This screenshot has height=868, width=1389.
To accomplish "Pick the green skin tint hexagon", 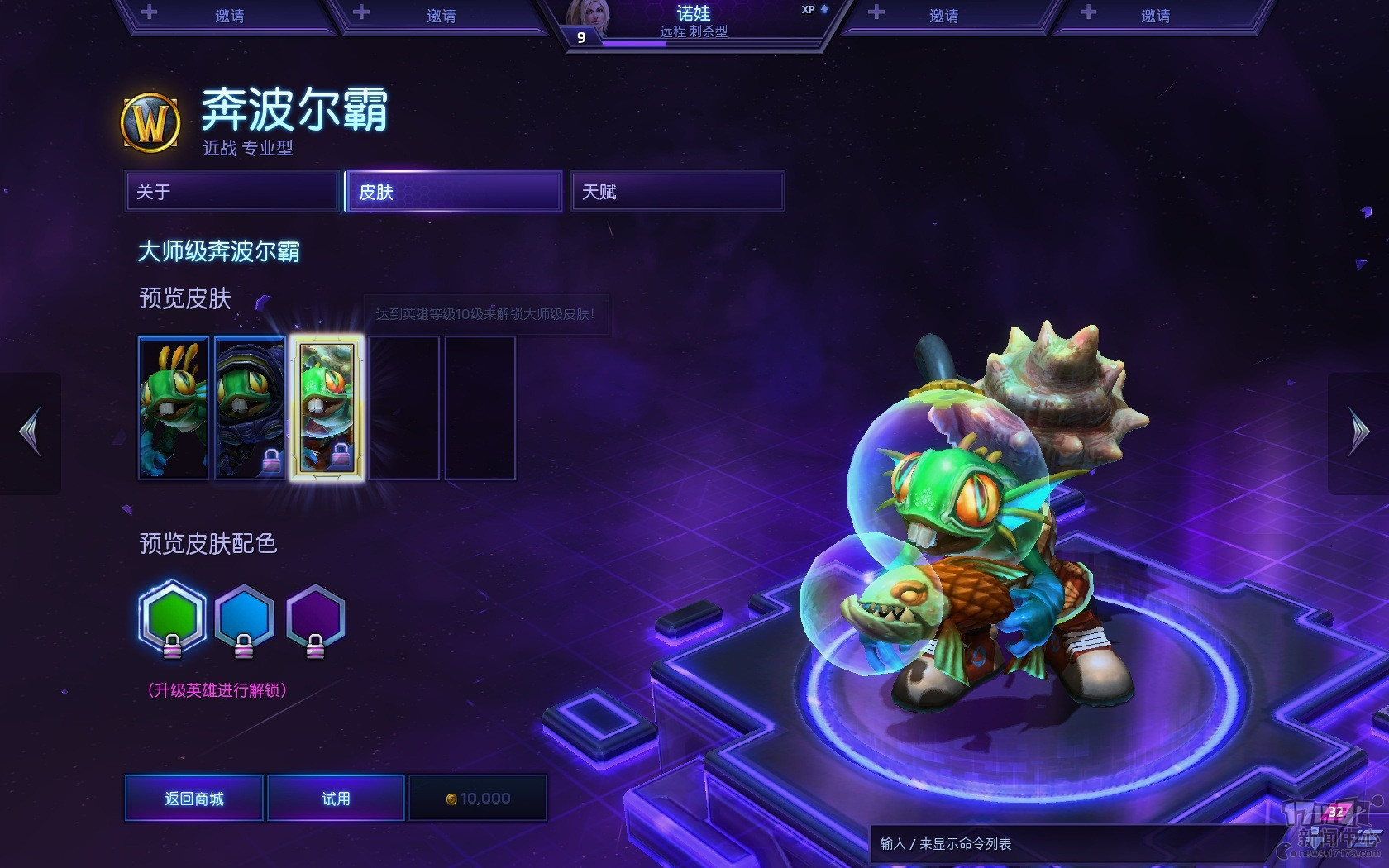I will [172, 618].
